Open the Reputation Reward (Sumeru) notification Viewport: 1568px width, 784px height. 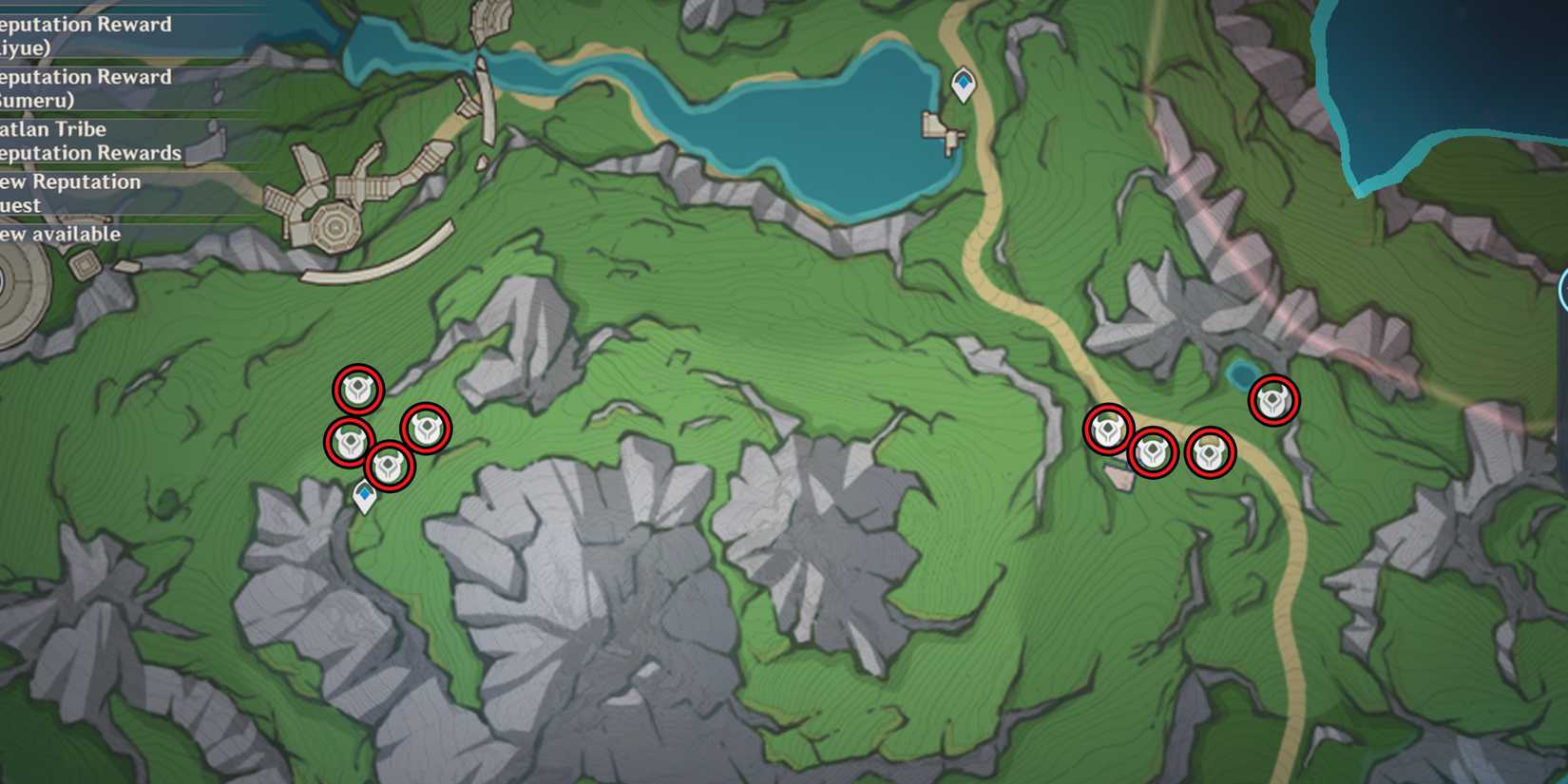(86, 87)
